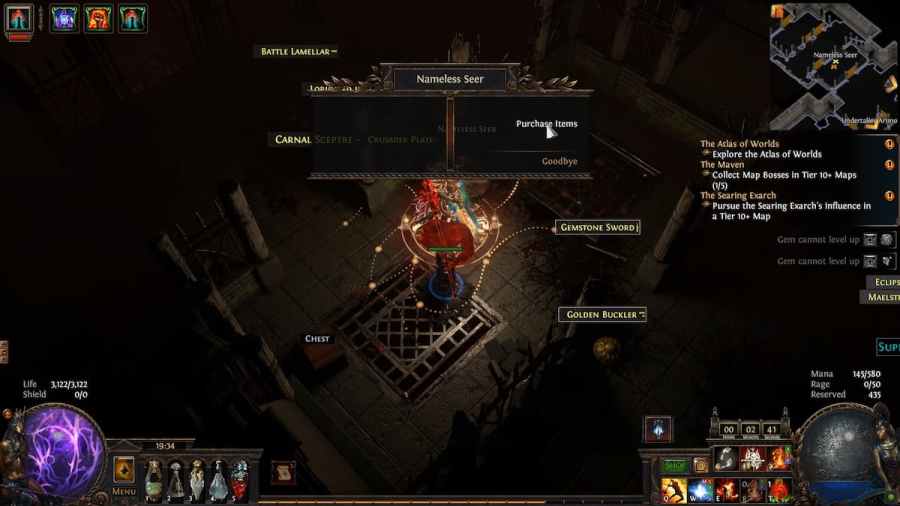Select the purple buff icon at top
The height and width of the screenshot is (506, 900).
tap(65, 18)
